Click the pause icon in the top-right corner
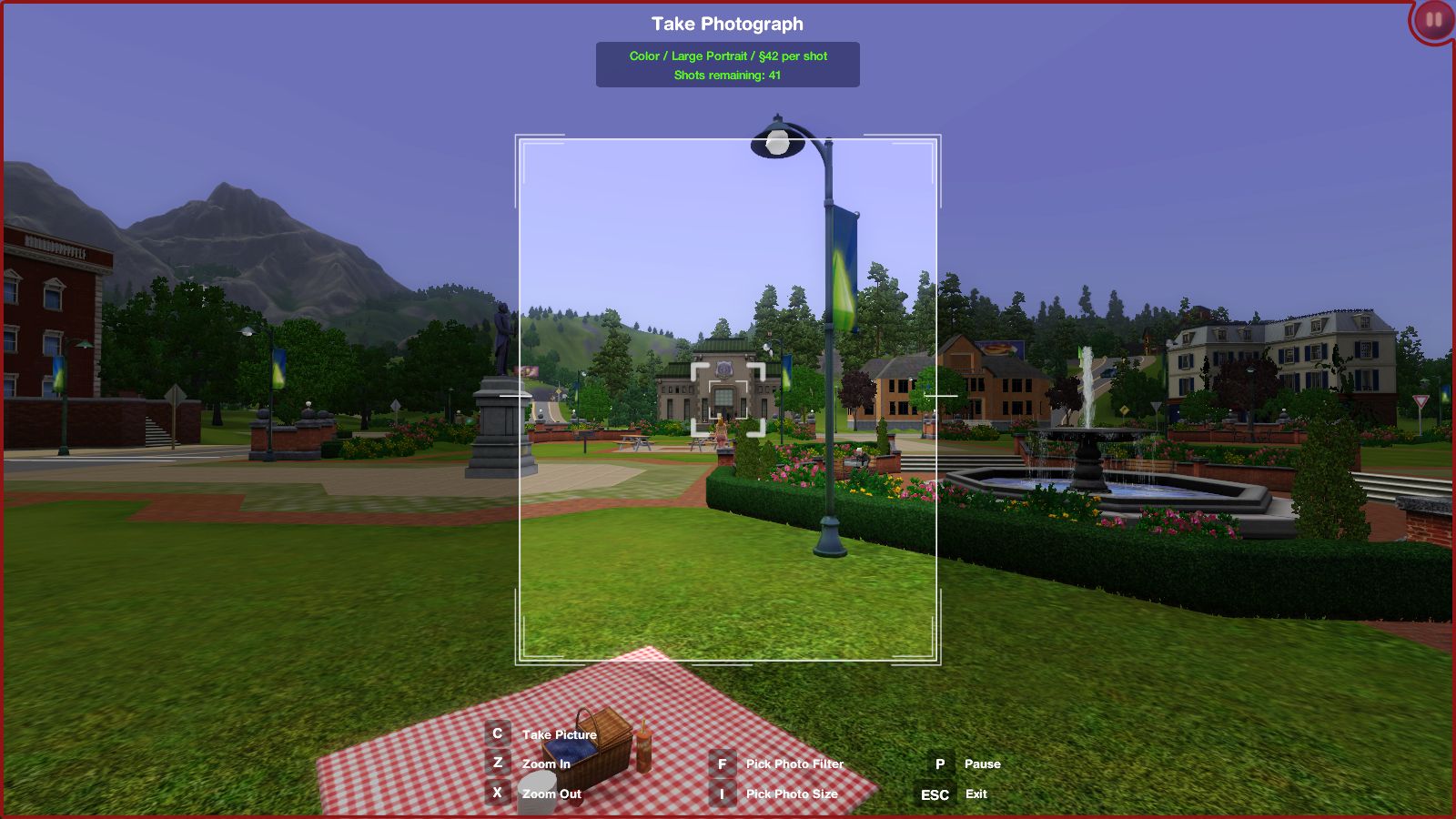The image size is (1456, 819). (1431, 22)
